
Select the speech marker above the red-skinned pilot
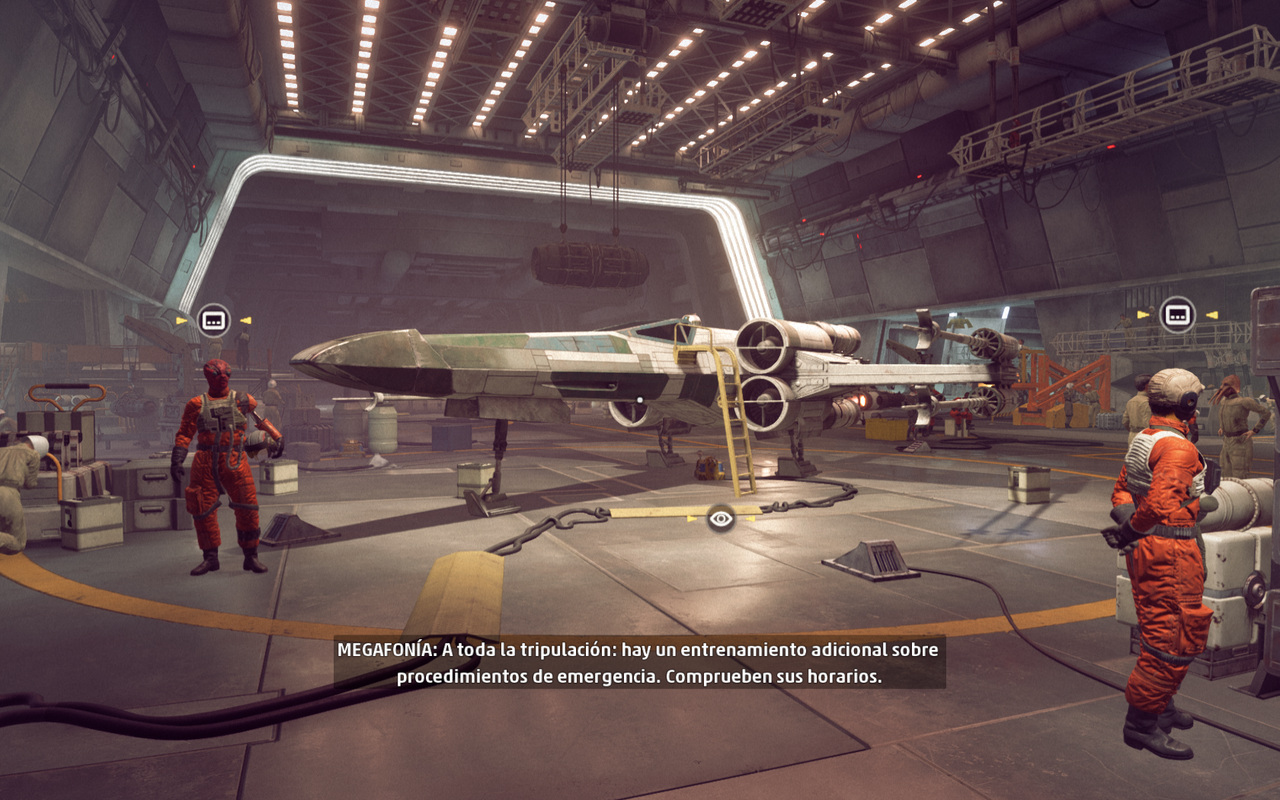214,320
